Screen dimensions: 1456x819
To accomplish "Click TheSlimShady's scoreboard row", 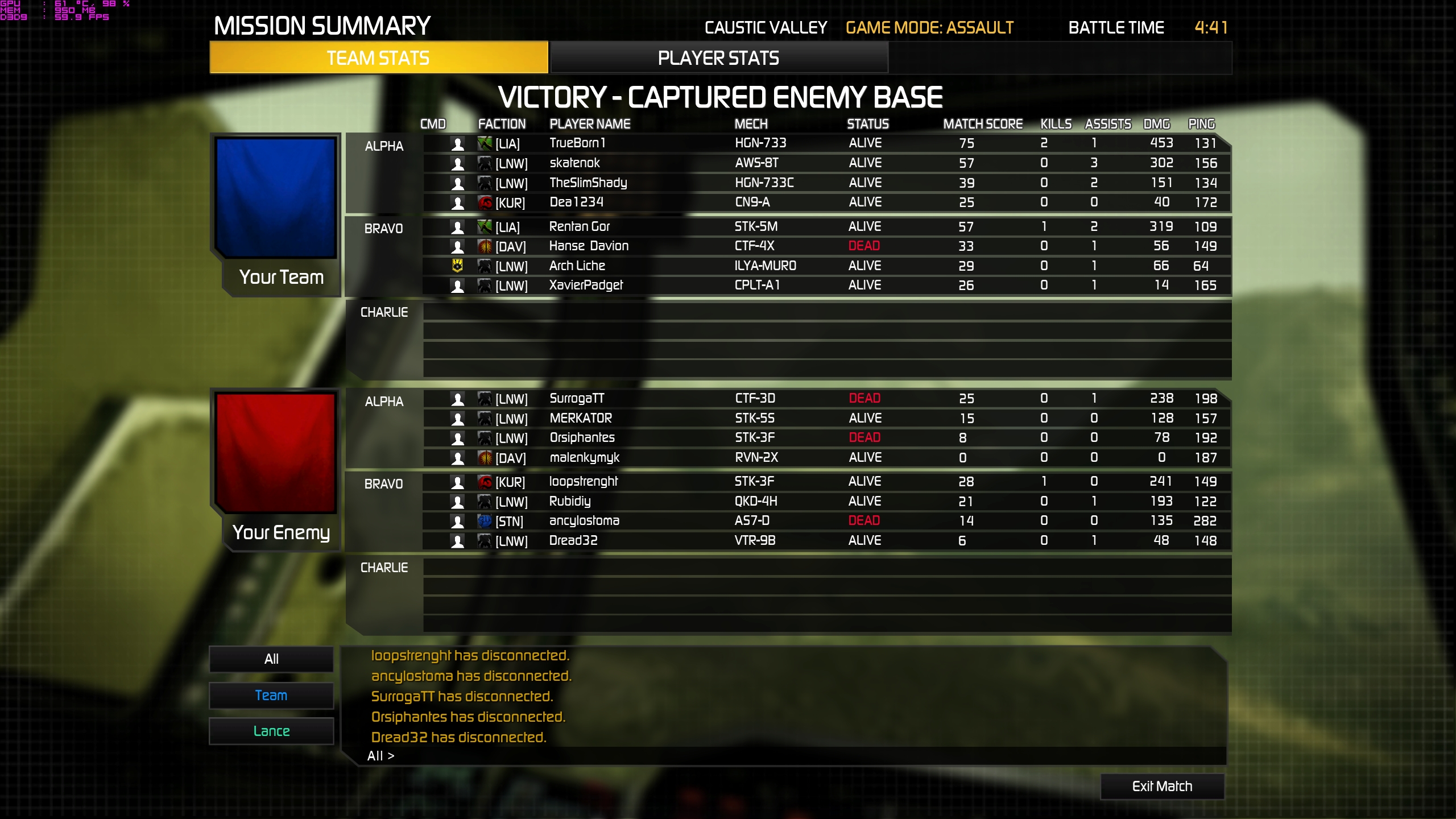I will coord(588,183).
